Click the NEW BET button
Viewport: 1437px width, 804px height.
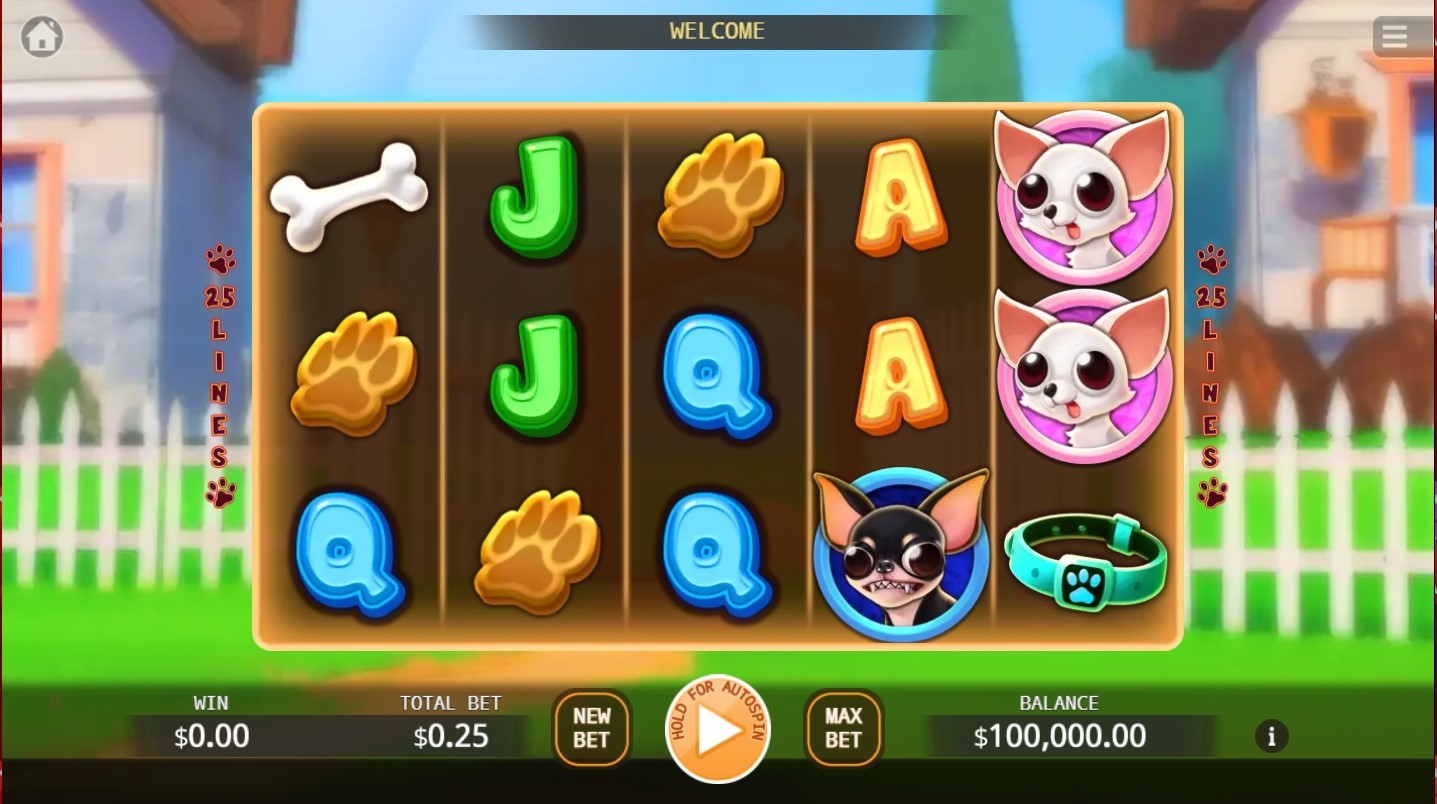pos(591,728)
